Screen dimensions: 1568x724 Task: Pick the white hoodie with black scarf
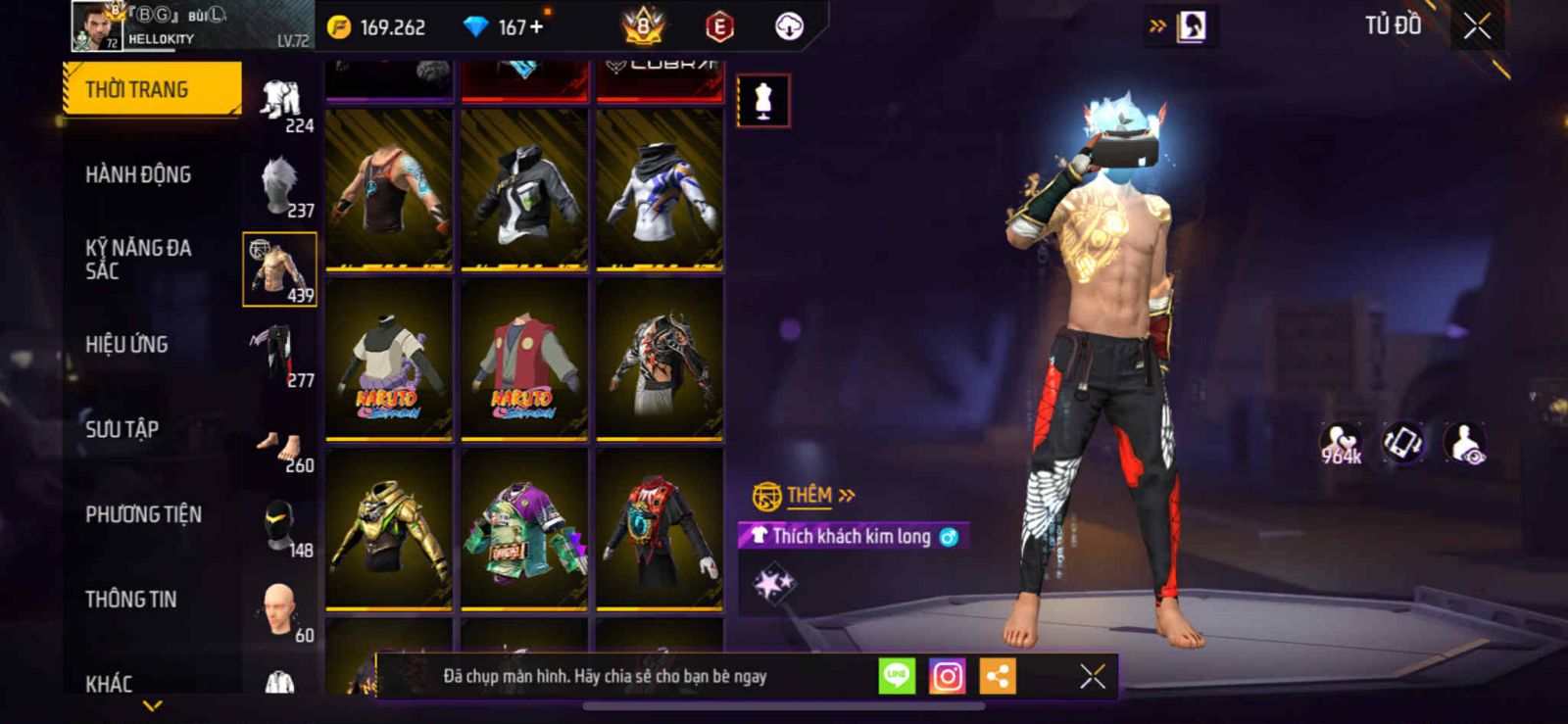[x=660, y=188]
